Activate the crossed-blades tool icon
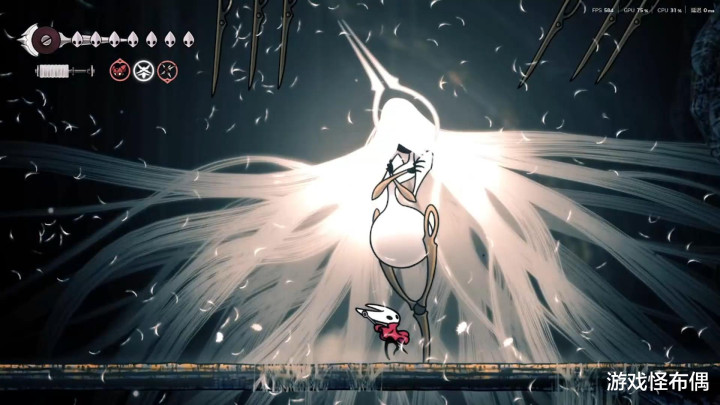This screenshot has width=720, height=405. click(x=169, y=71)
